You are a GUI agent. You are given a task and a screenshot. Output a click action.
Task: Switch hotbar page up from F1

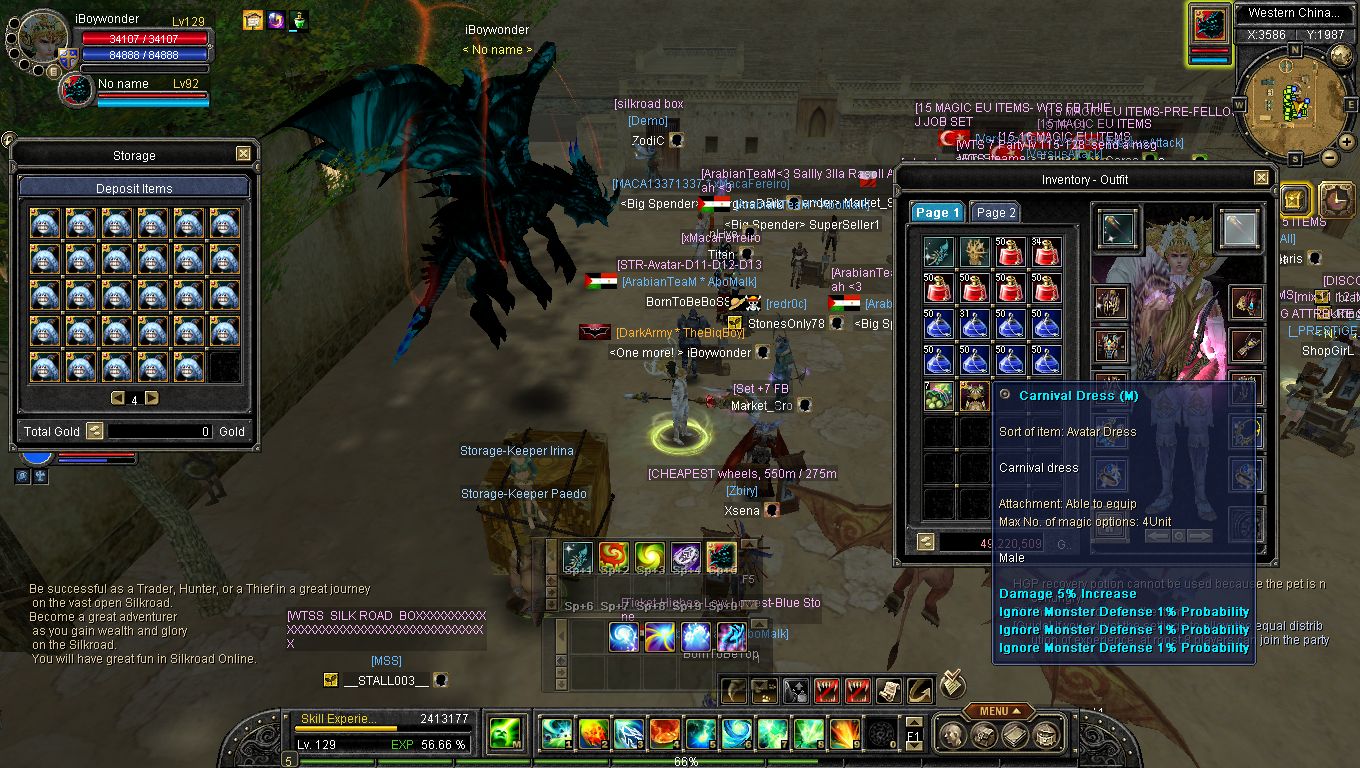pos(913,722)
